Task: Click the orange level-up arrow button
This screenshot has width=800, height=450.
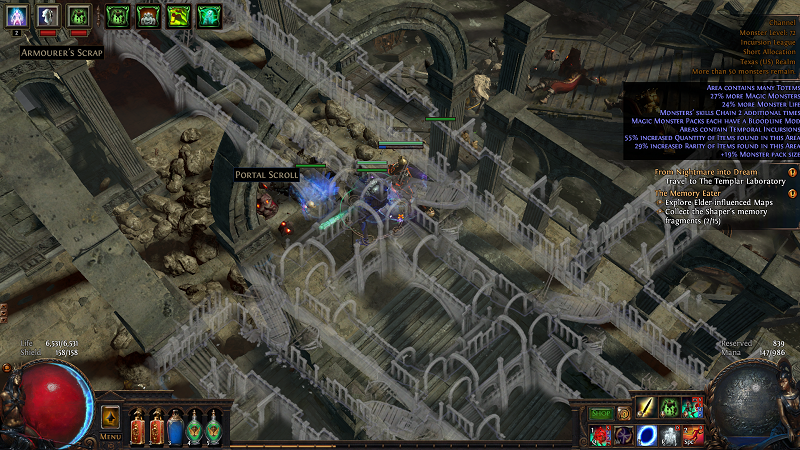Action: click(x=110, y=416)
